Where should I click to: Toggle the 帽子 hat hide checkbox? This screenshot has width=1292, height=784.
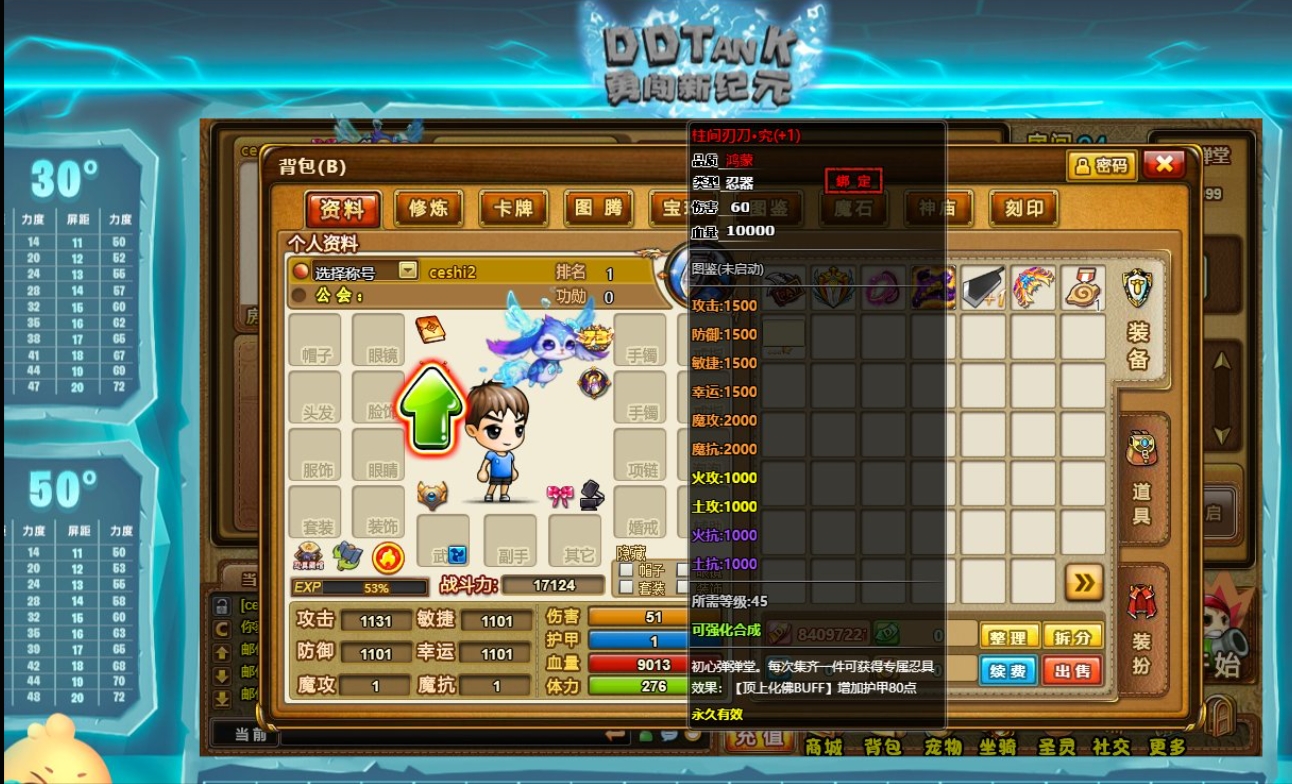[x=624, y=570]
